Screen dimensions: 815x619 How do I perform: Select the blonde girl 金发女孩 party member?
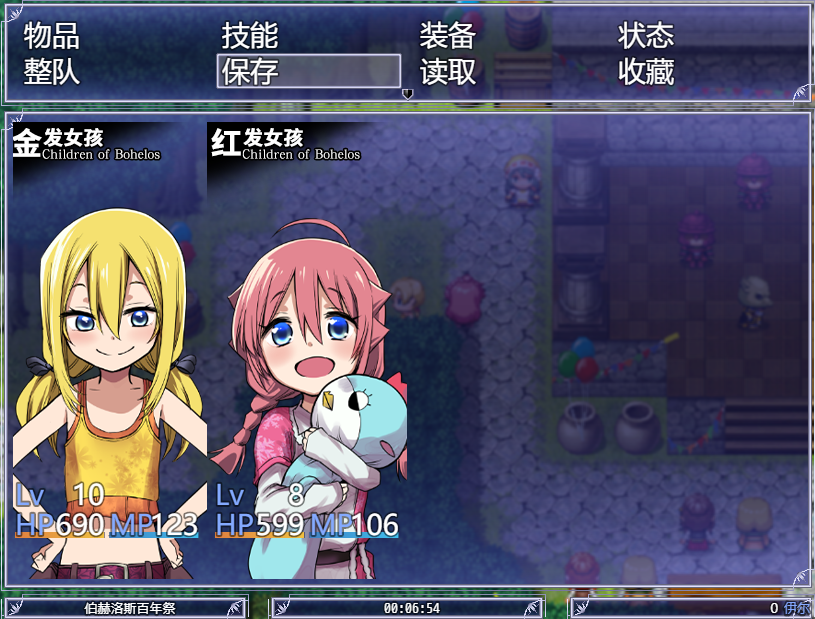pyautogui.click(x=109, y=350)
